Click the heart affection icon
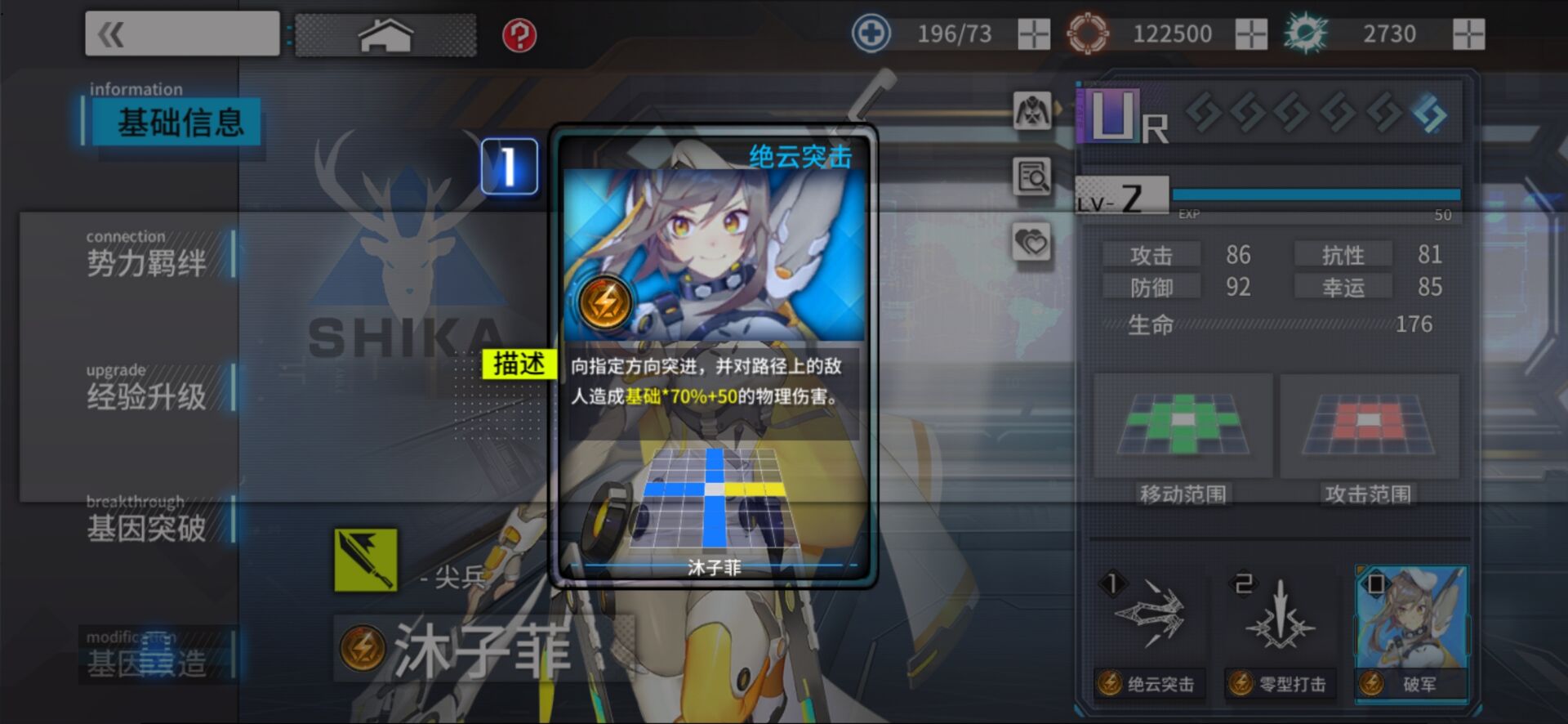1568x724 pixels. tap(1032, 242)
